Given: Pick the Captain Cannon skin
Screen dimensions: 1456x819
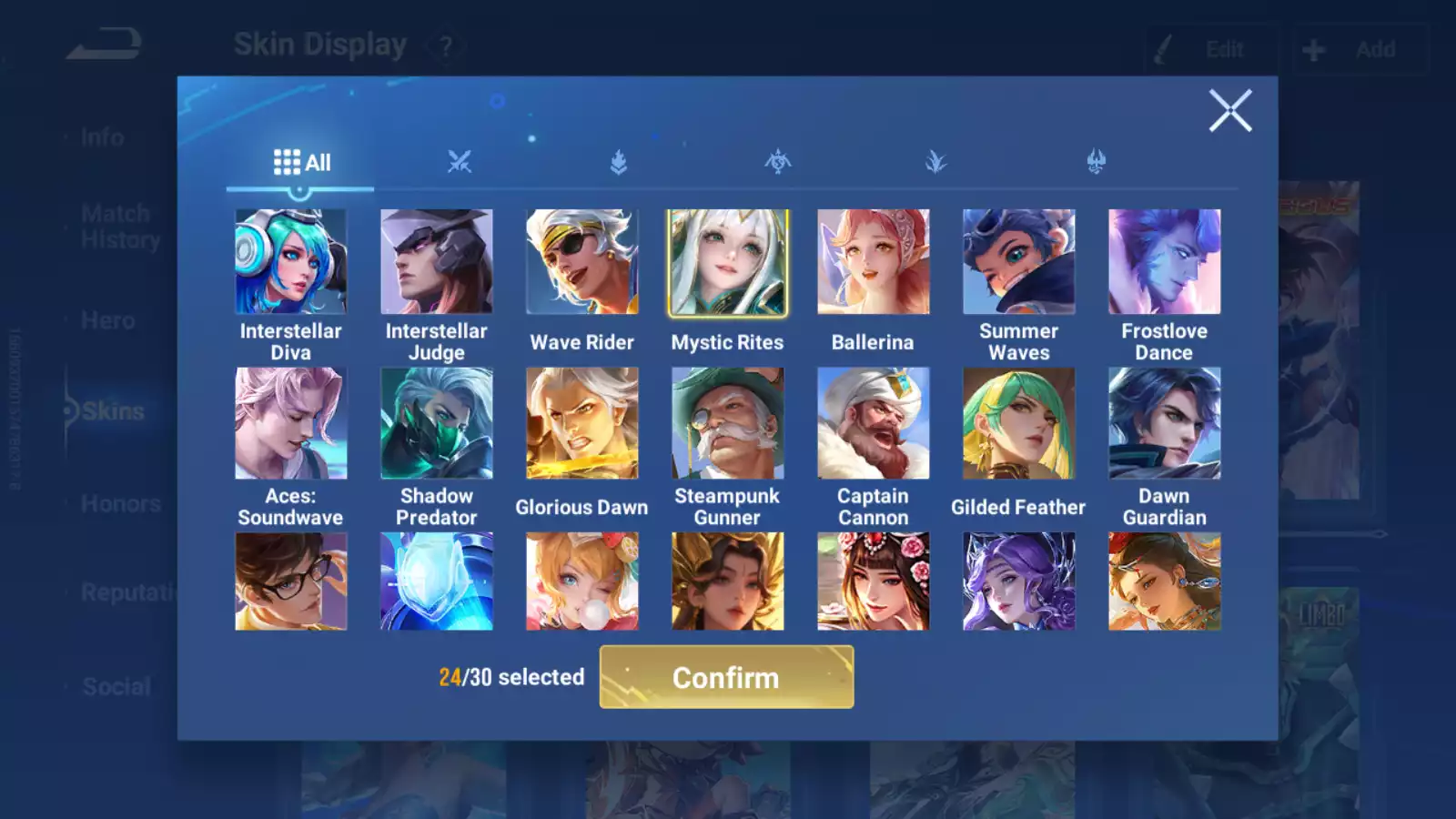Looking at the screenshot, I should coord(873,423).
